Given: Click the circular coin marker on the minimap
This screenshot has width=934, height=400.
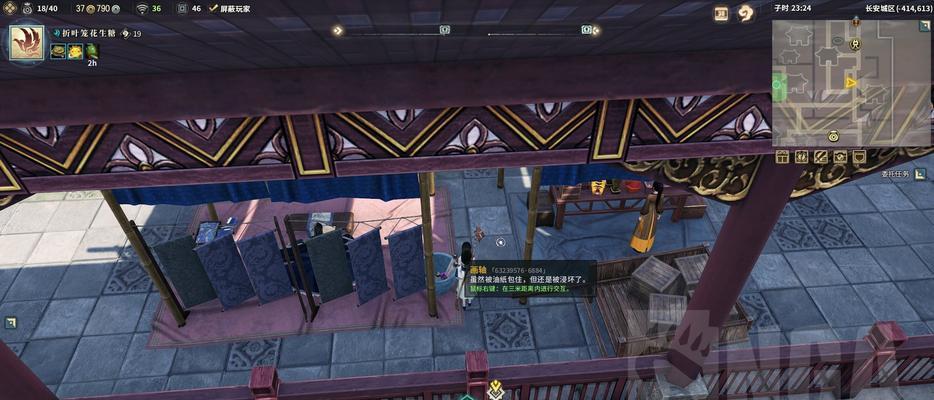Looking at the screenshot, I should point(832,135).
